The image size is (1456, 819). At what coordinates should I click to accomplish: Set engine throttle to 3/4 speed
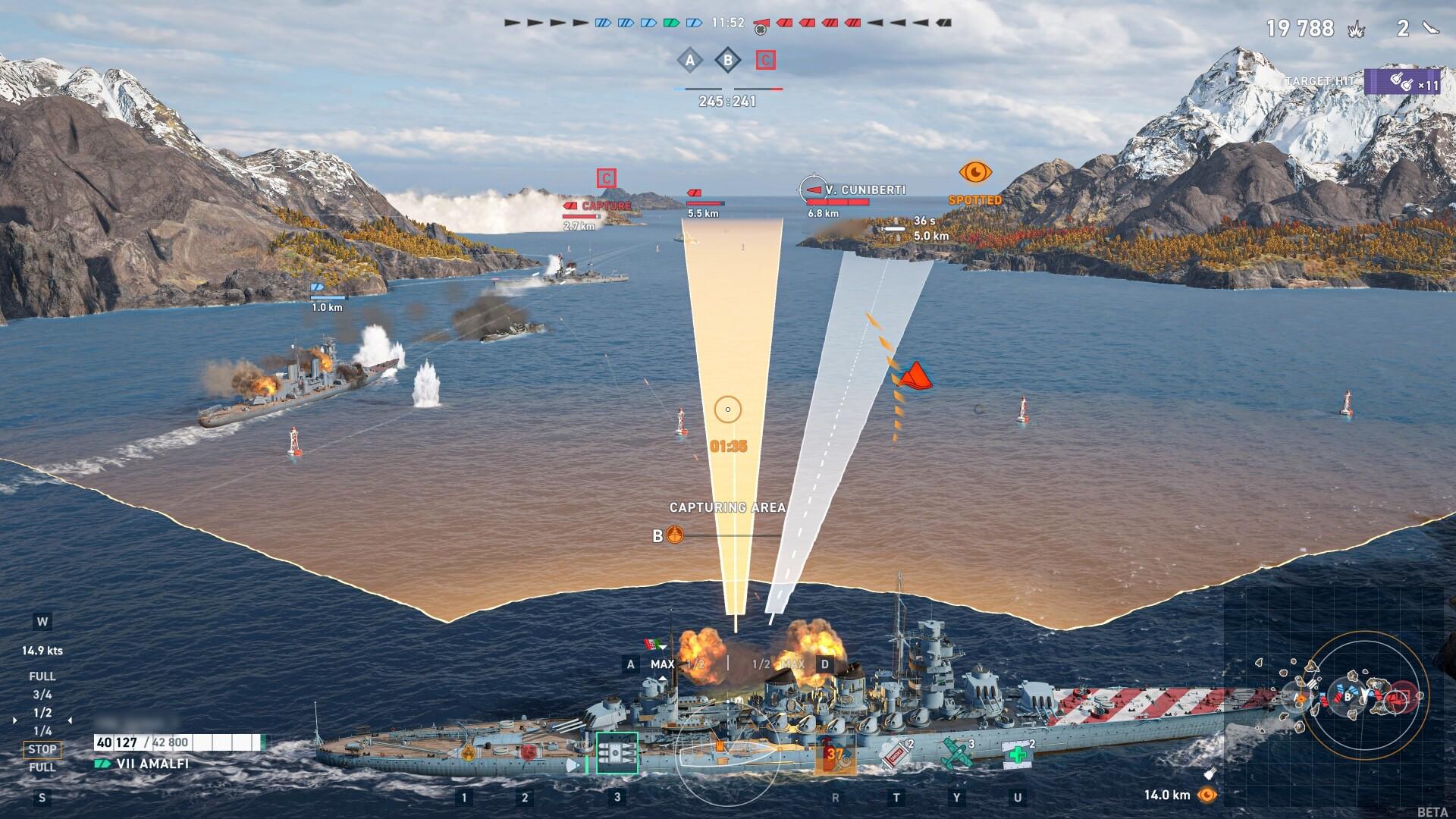[42, 695]
